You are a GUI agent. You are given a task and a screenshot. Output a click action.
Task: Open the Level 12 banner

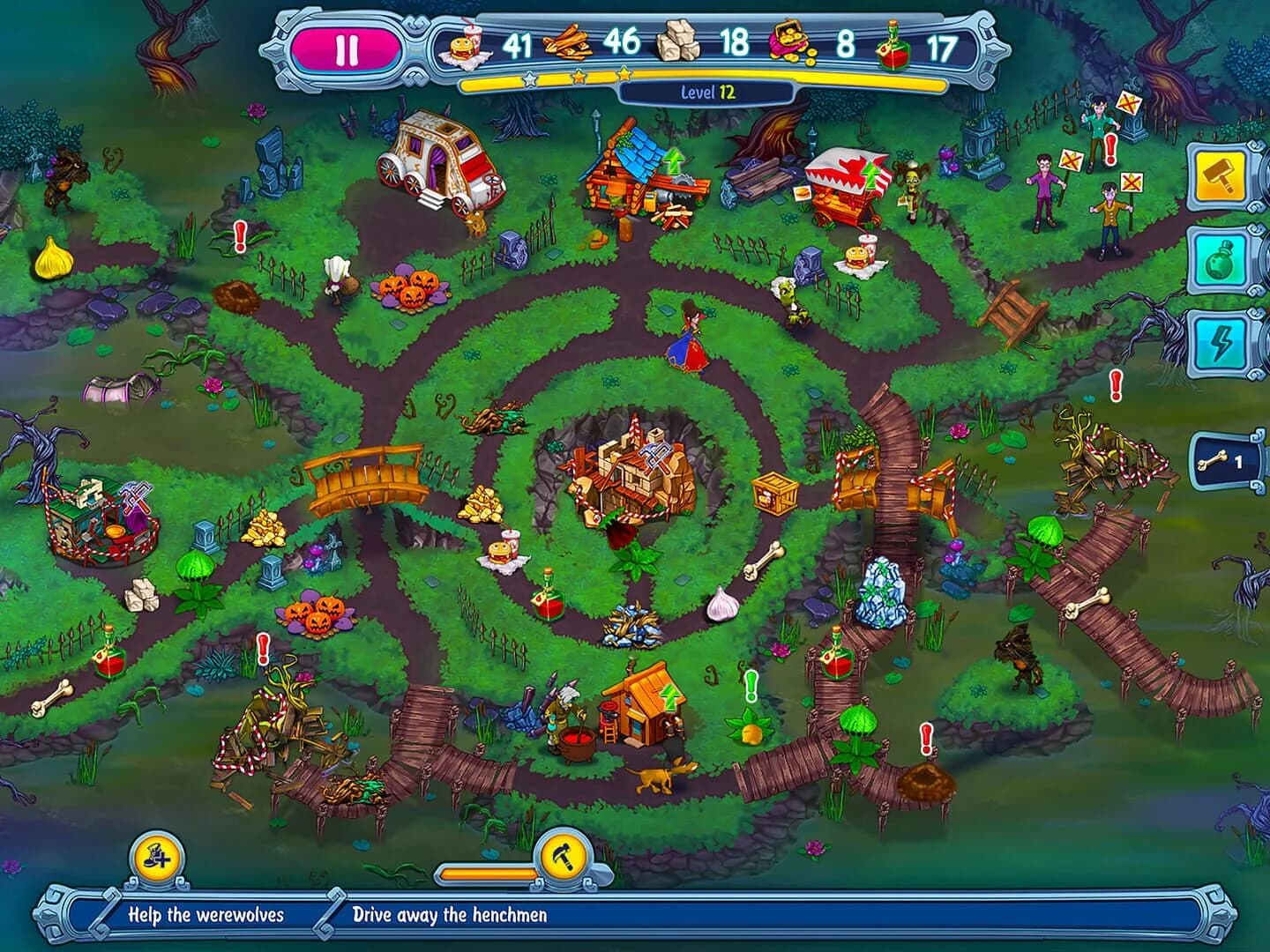[706, 90]
